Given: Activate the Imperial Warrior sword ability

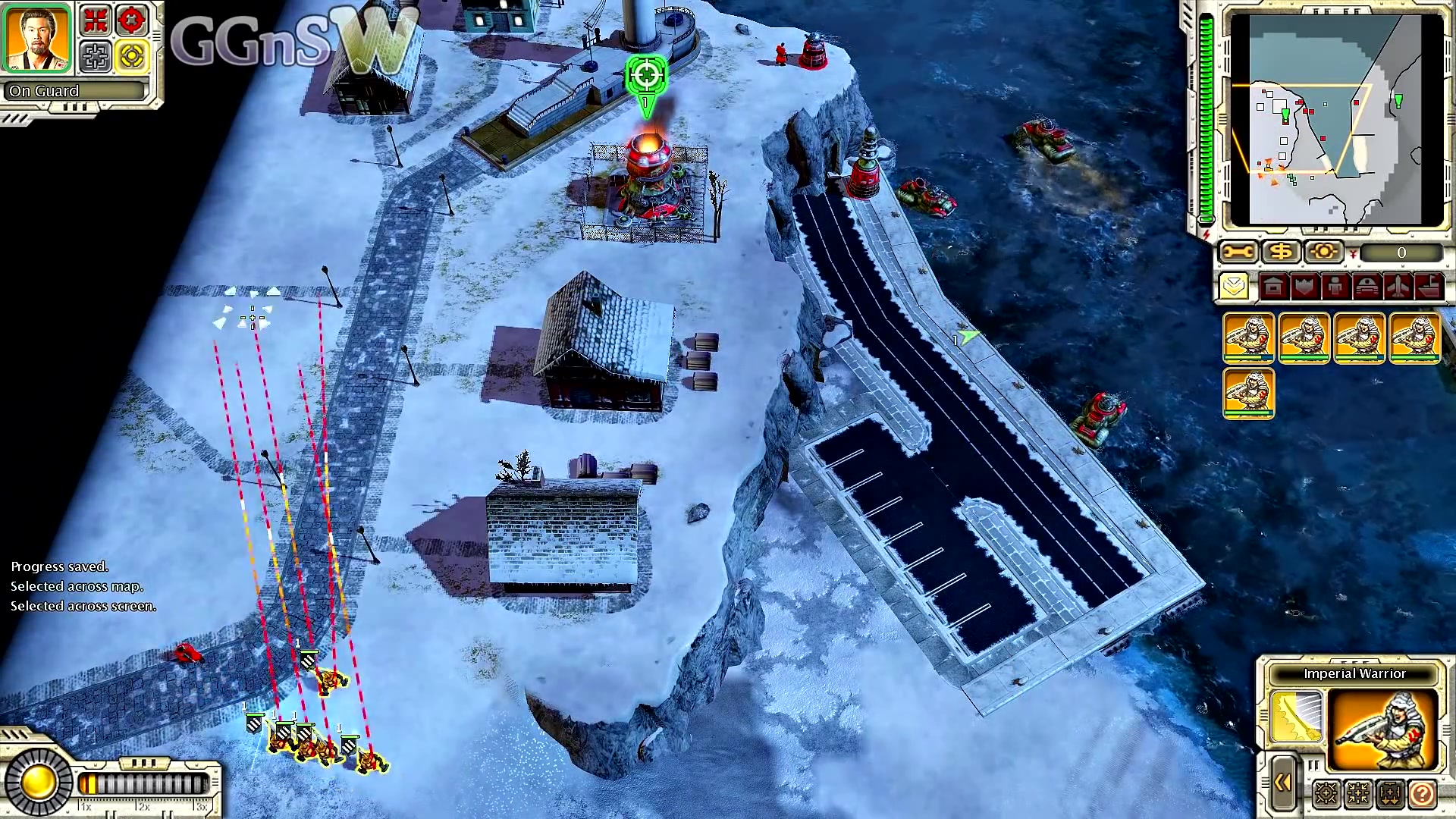Looking at the screenshot, I should coord(1297,717).
